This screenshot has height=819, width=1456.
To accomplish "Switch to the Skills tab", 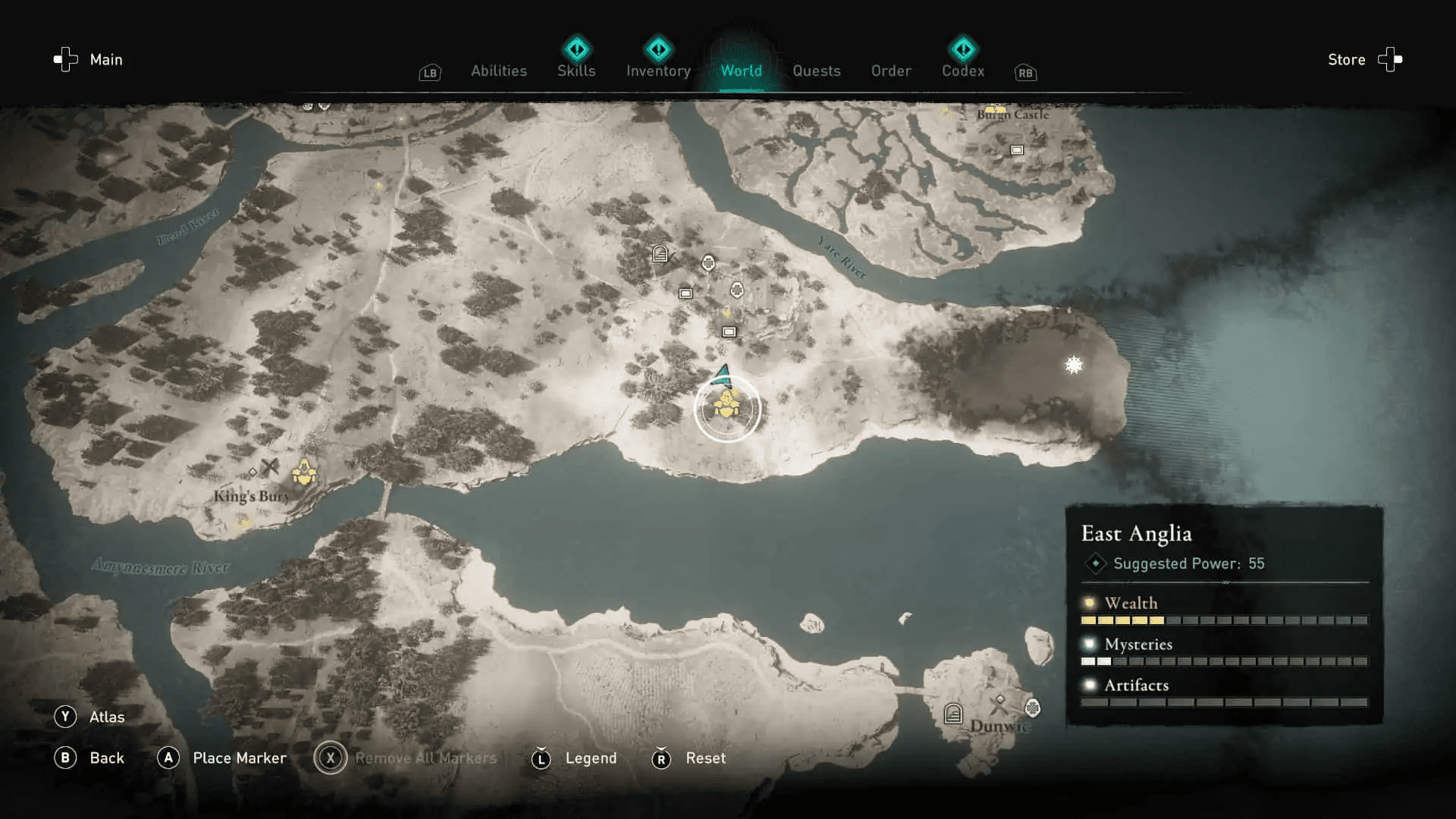I will (x=576, y=71).
